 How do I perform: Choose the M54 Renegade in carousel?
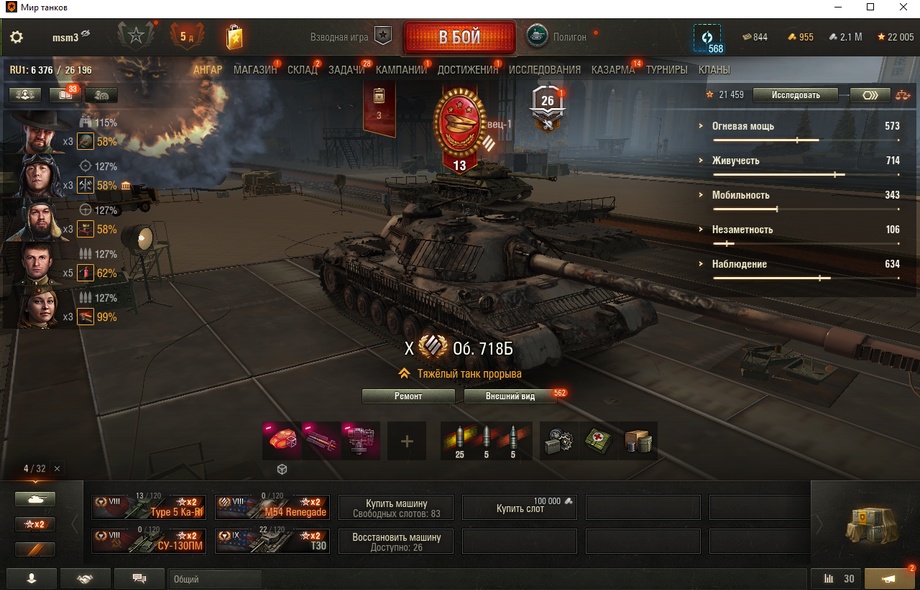tap(272, 507)
